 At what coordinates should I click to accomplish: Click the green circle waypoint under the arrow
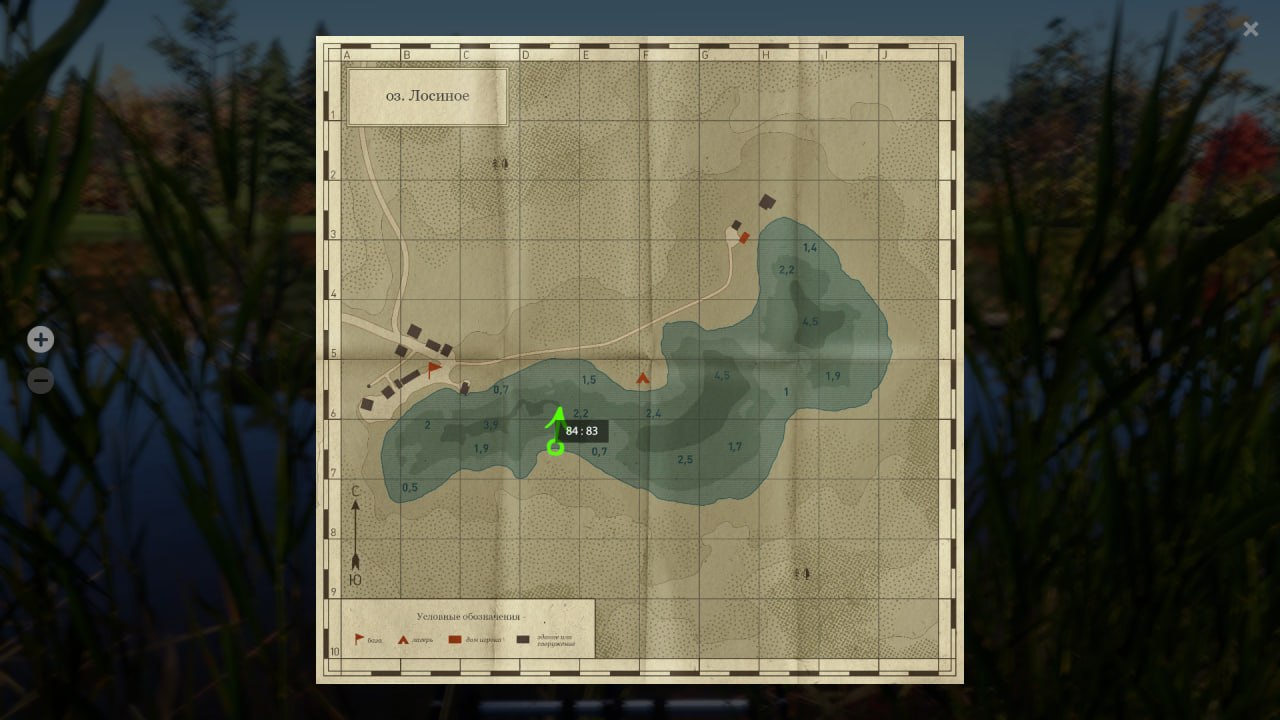point(556,448)
